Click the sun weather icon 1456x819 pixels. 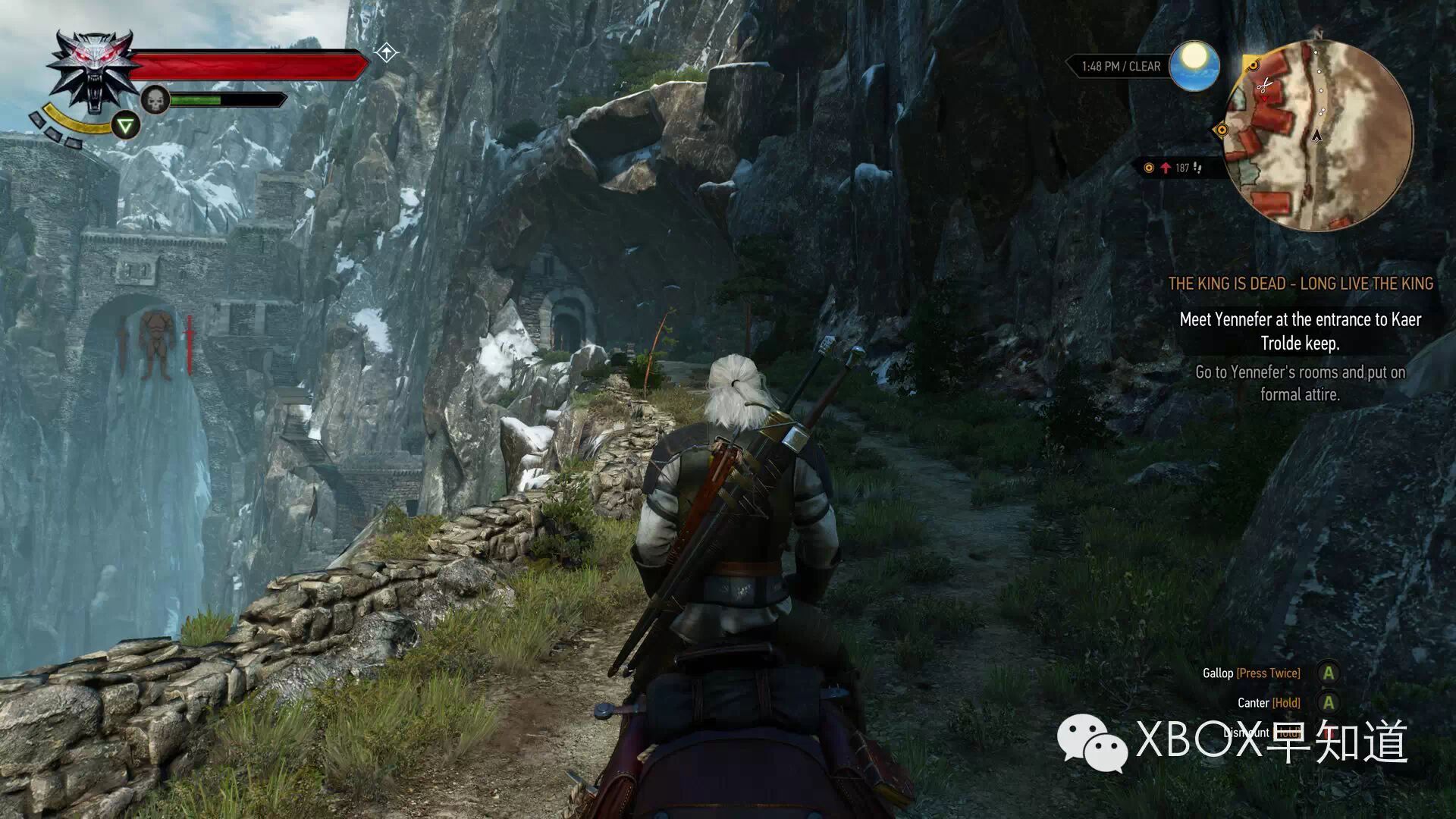click(x=1194, y=65)
